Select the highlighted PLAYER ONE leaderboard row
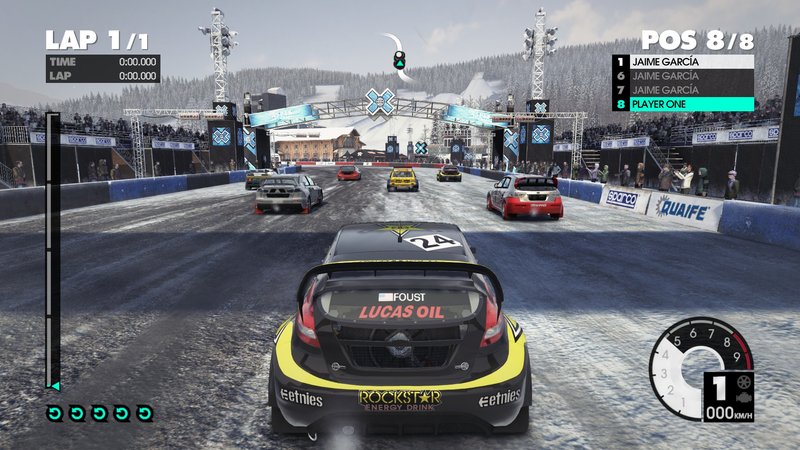Image resolution: width=800 pixels, height=450 pixels. tap(683, 104)
